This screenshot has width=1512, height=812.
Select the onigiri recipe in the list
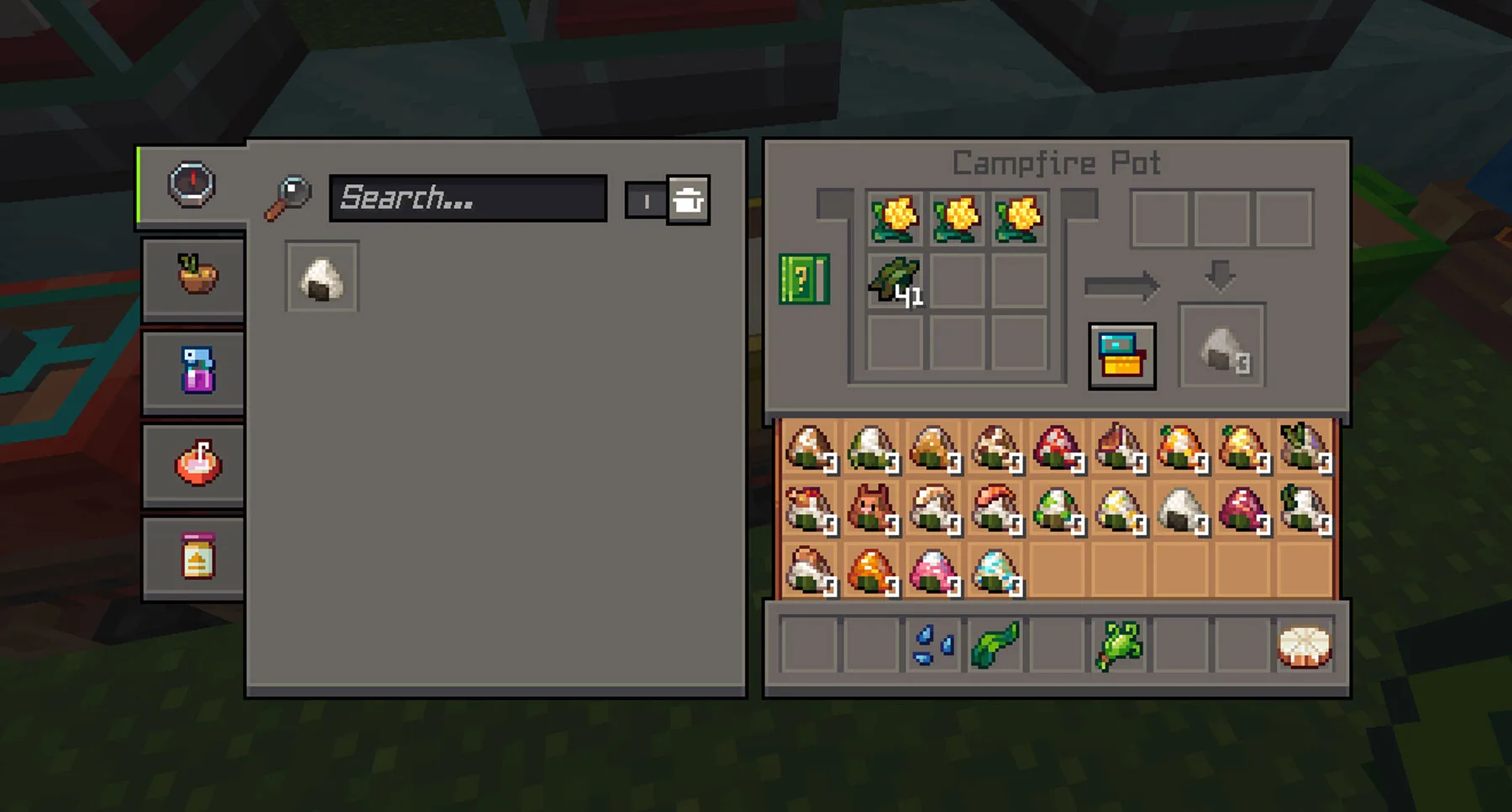(x=322, y=277)
